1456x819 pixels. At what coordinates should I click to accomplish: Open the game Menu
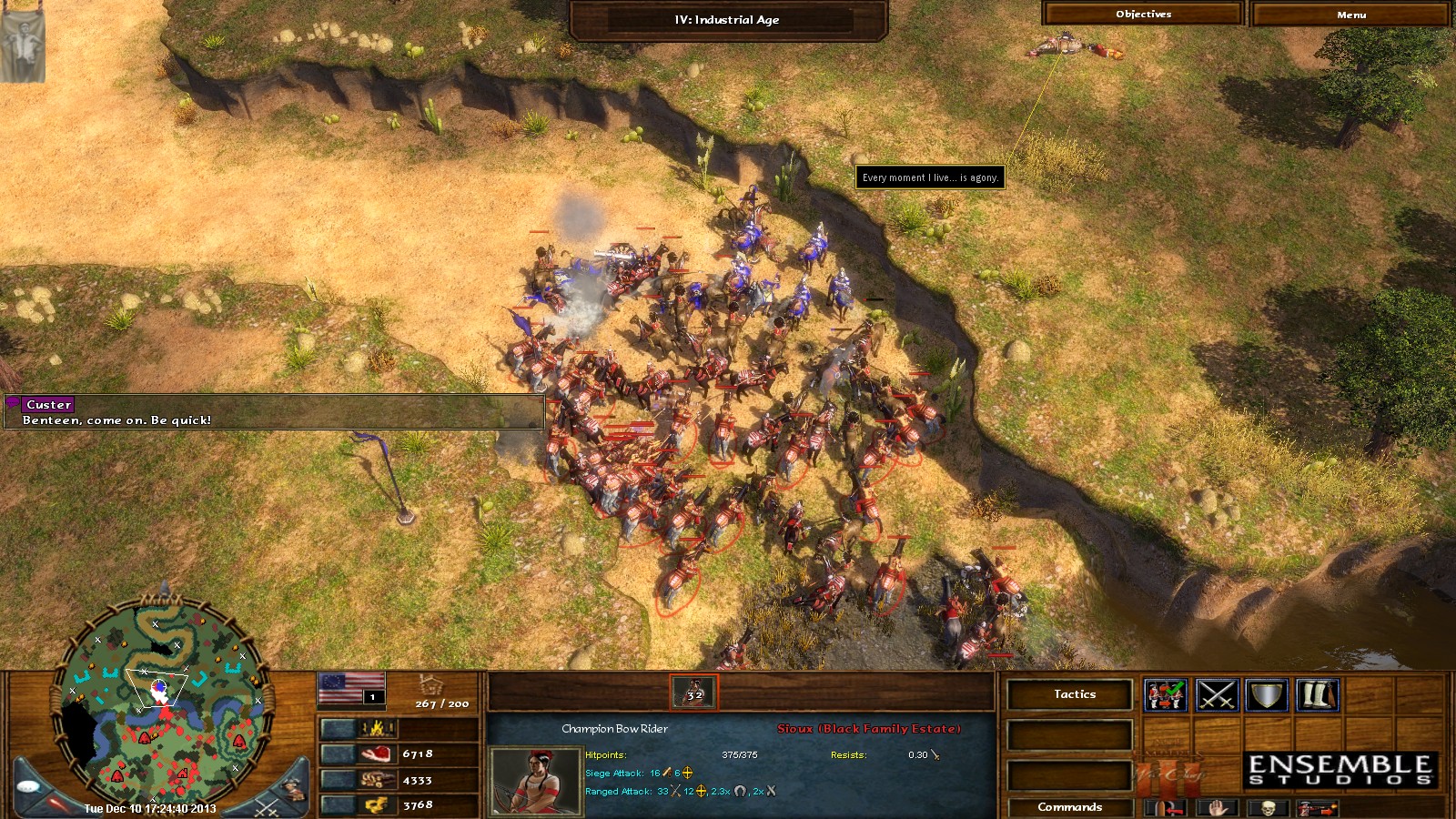coord(1350,15)
